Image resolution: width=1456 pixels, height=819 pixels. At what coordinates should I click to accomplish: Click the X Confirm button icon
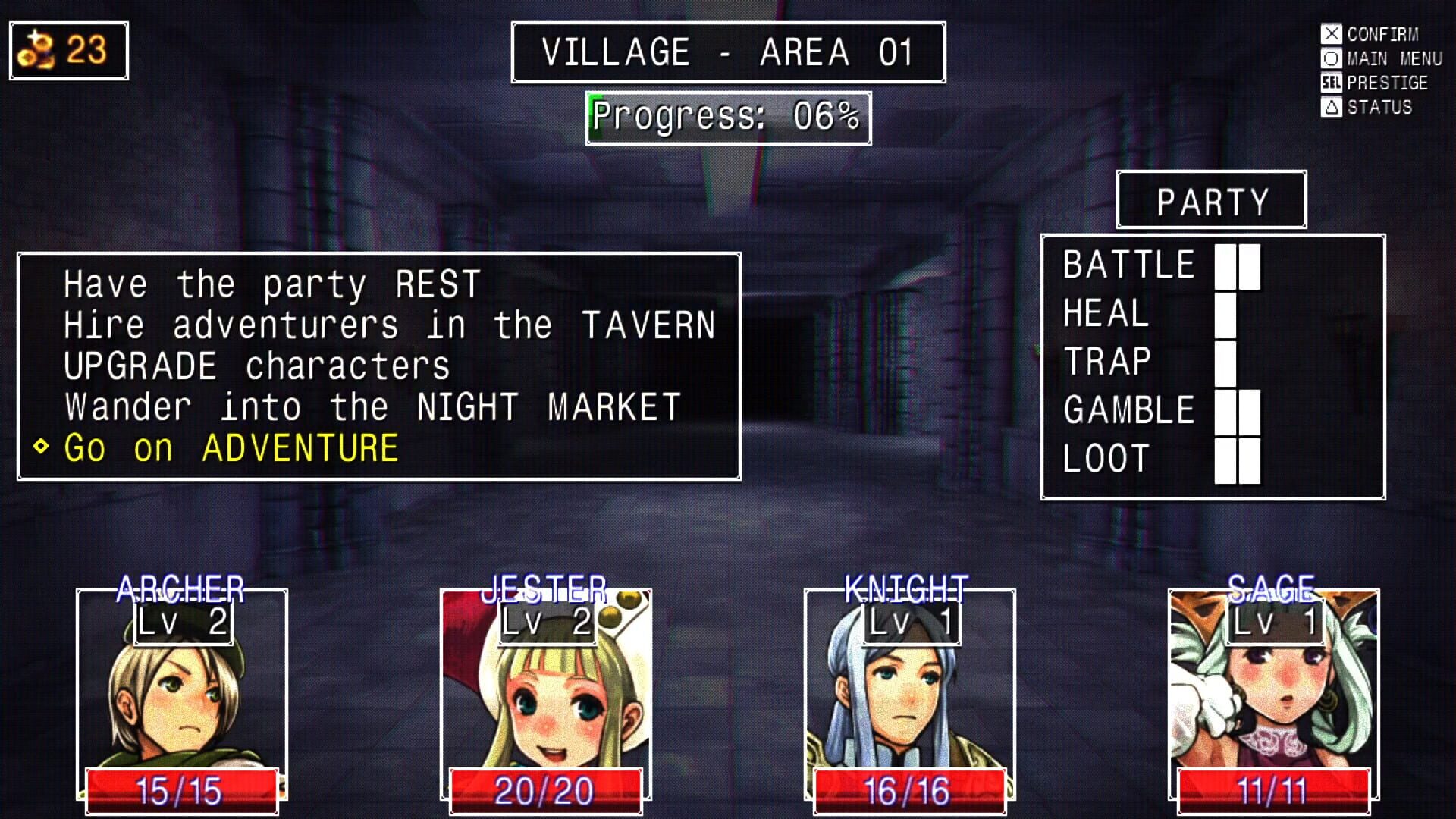pos(1332,34)
